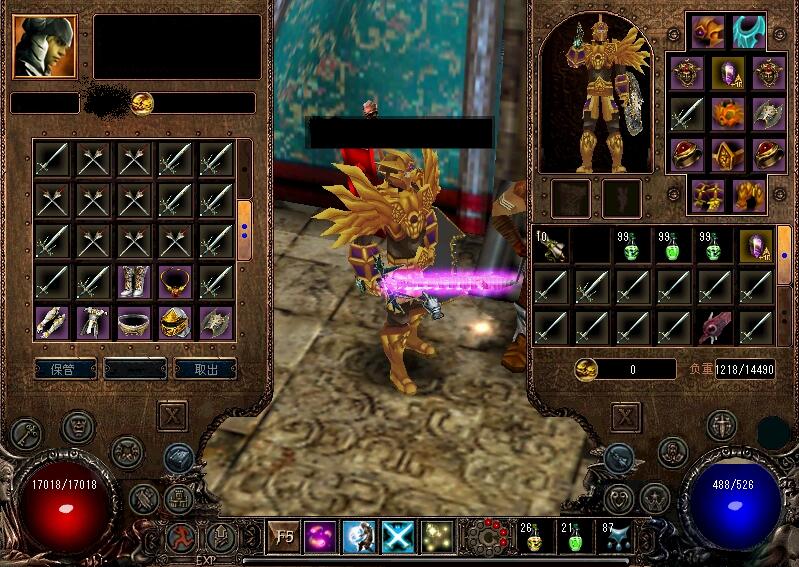The image size is (799, 567).
Task: Select the white boots in storage
Action: click(x=135, y=280)
